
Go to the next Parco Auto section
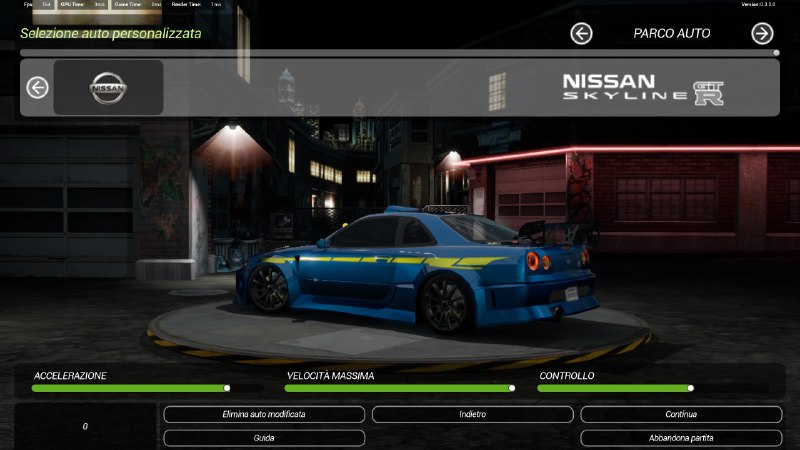pyautogui.click(x=762, y=34)
